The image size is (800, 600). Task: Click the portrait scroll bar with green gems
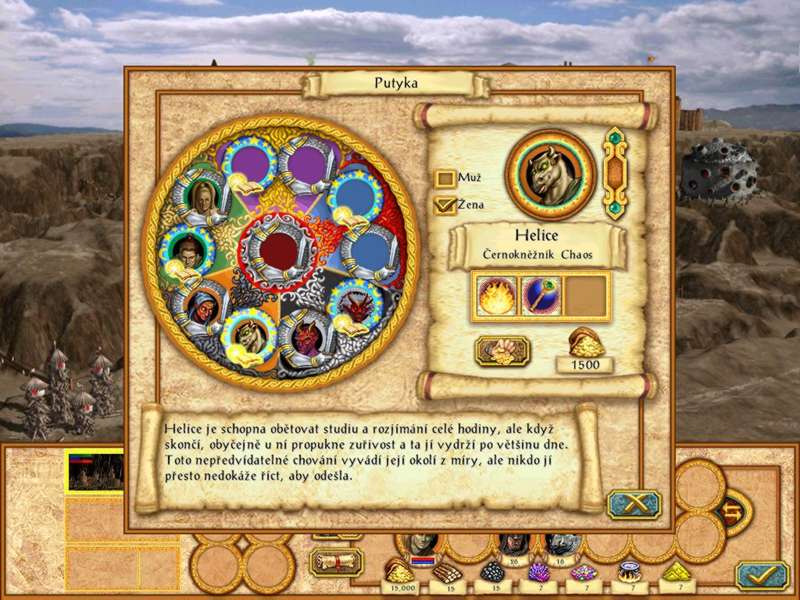click(614, 174)
